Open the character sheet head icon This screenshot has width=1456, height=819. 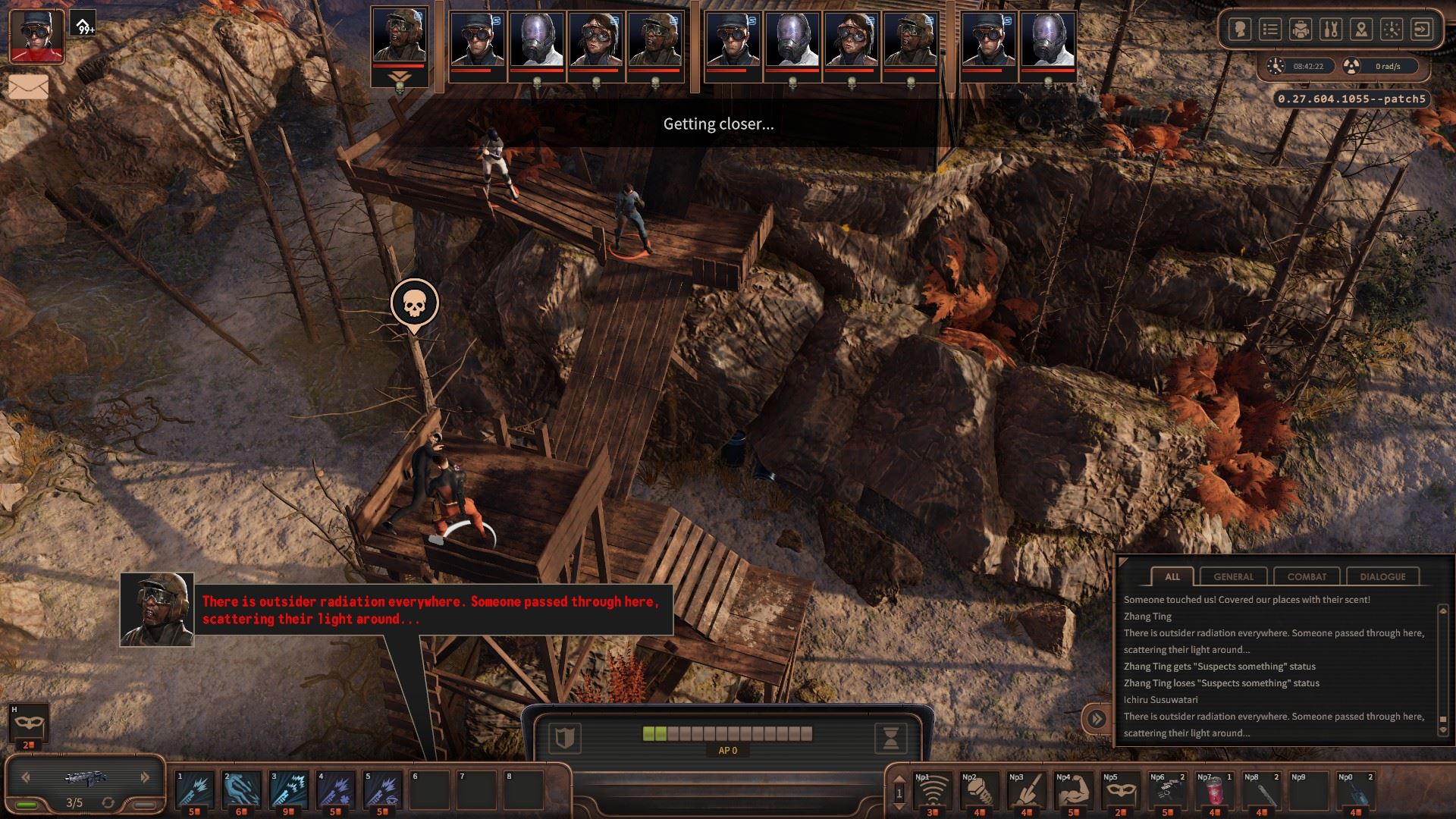coord(1241,30)
